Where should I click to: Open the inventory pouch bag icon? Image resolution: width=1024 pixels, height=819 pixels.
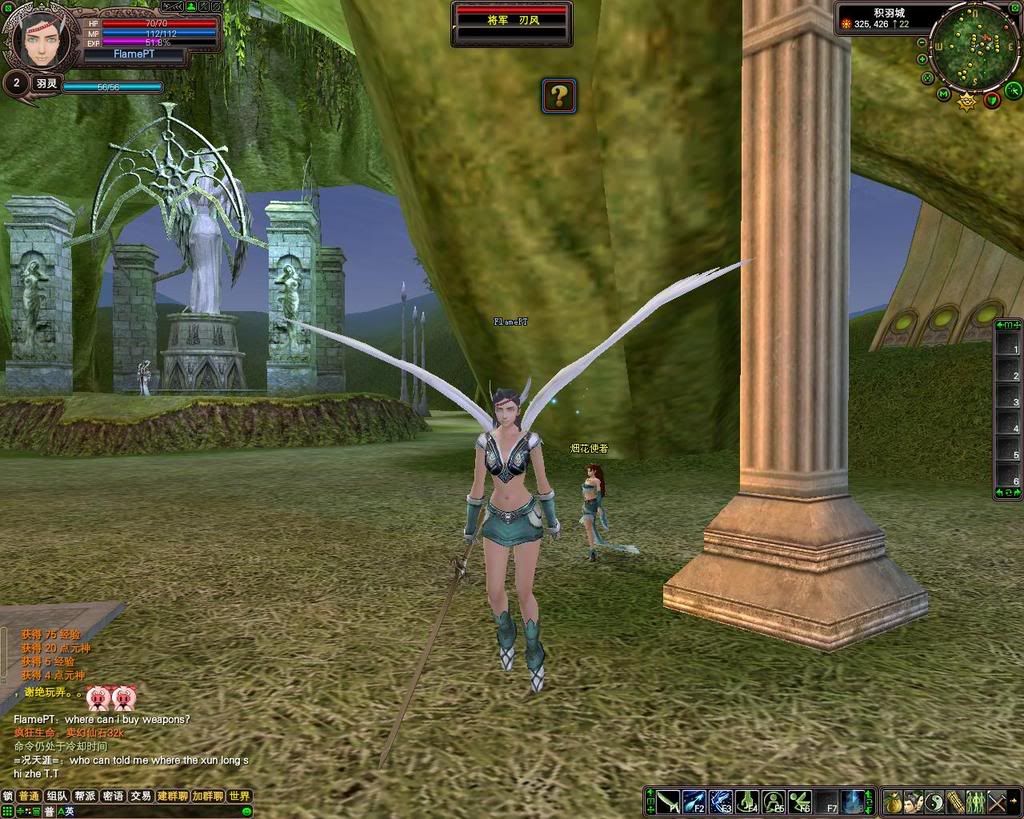click(x=892, y=802)
